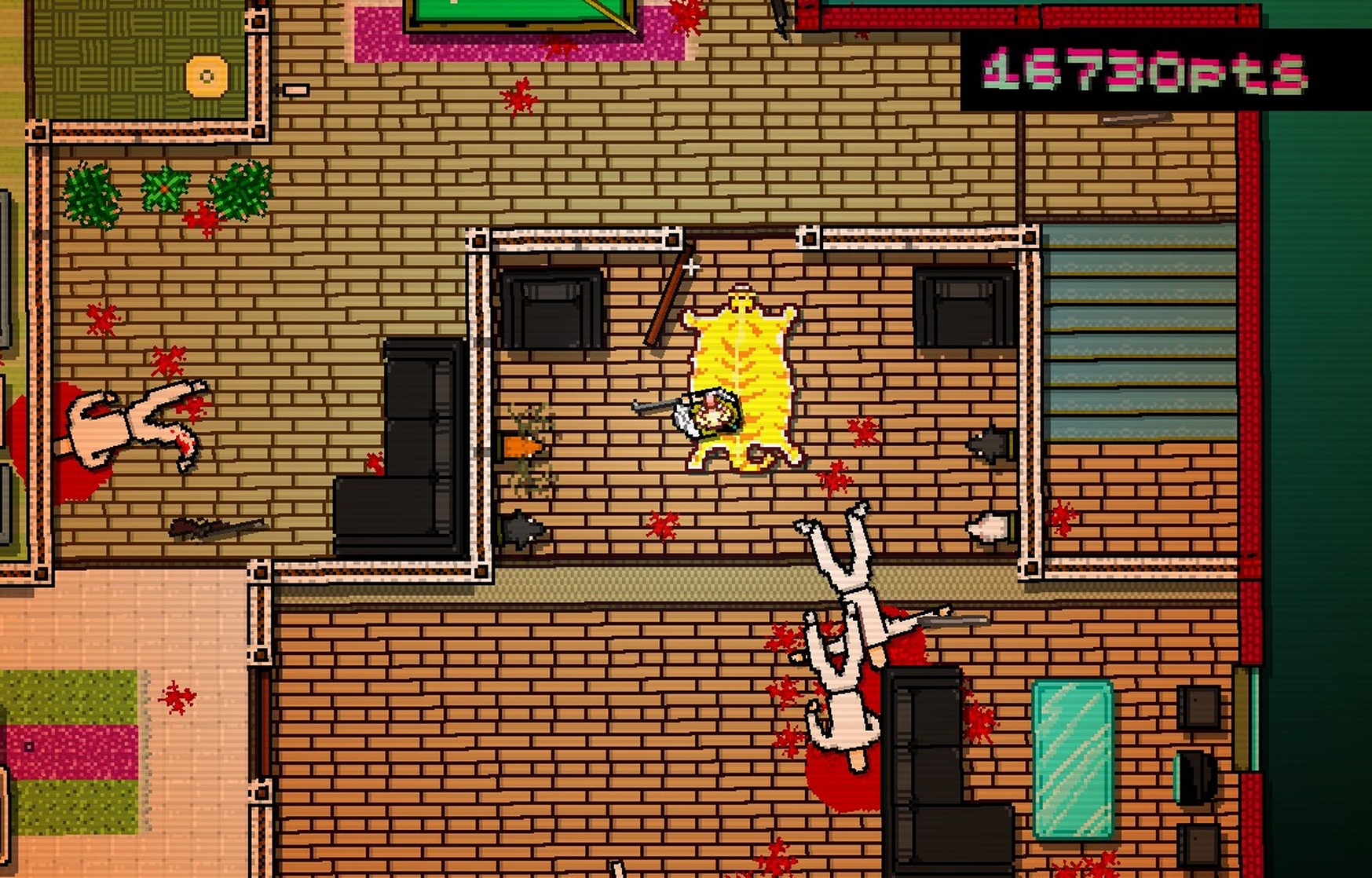Click the 46730pts score display
The image size is (1372, 878).
[x=1139, y=71]
